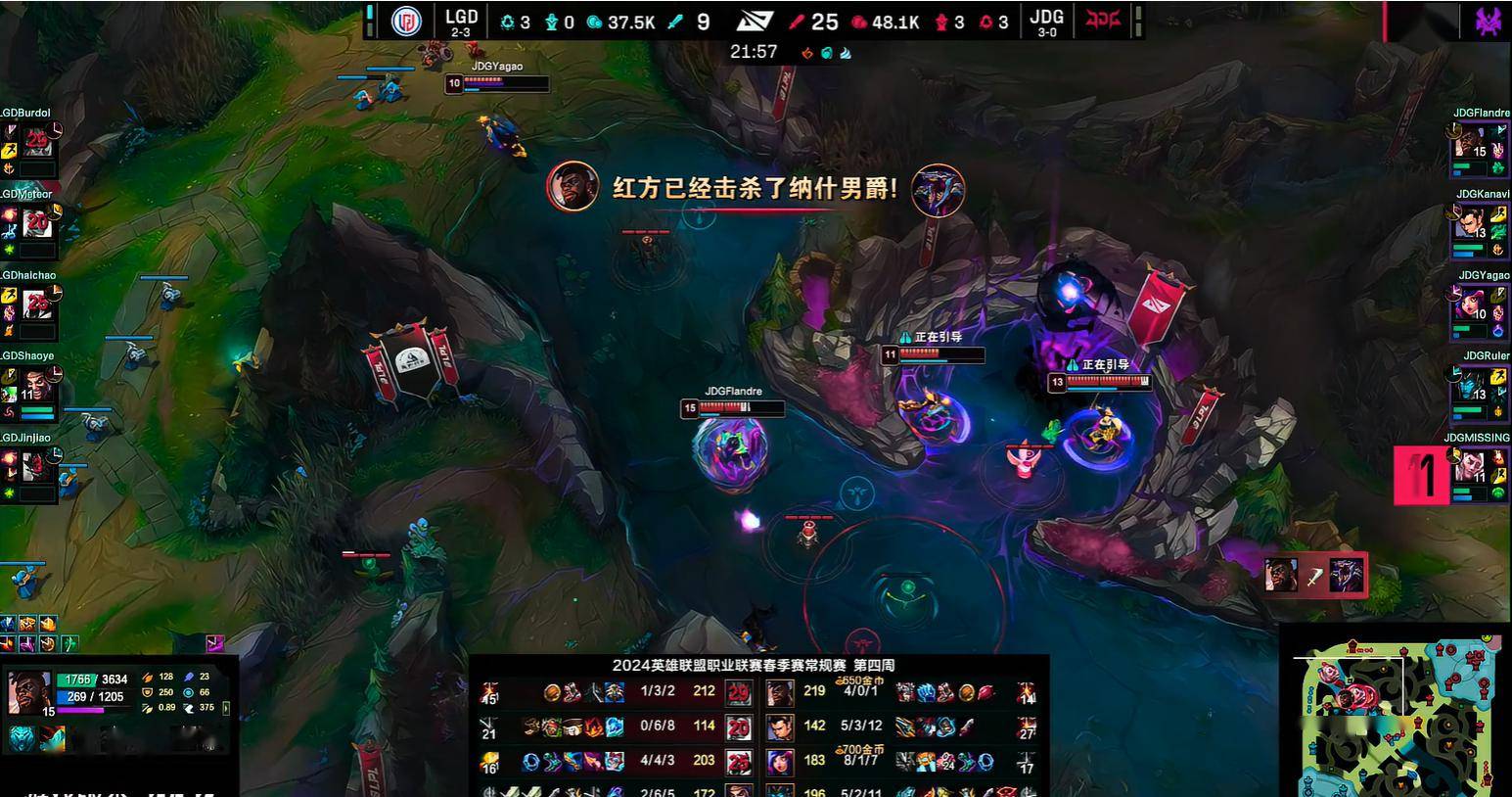The image size is (1512, 797).
Task: Click the armor stat icon showing 250
Action: coord(148,692)
